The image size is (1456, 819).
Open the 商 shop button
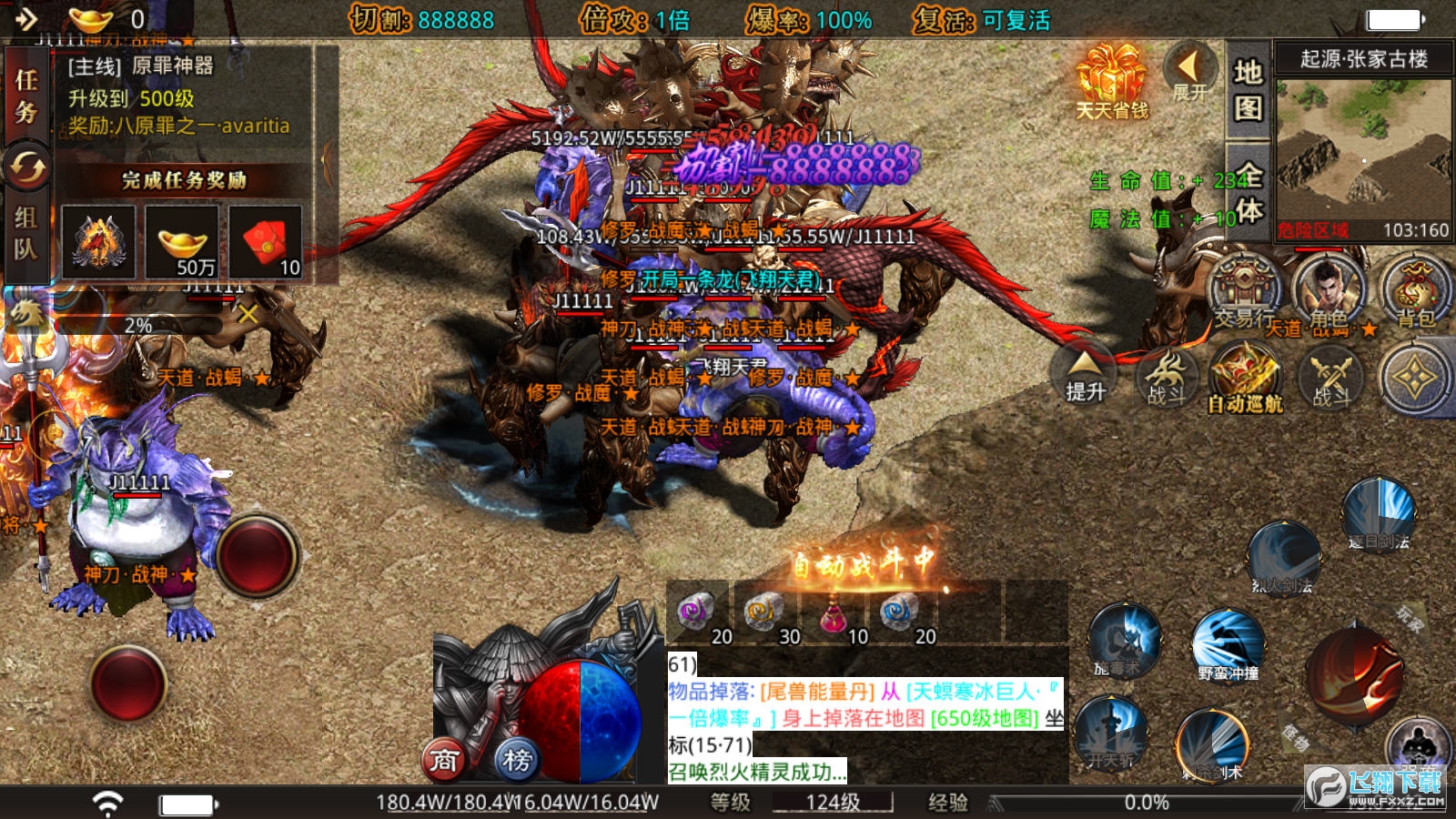443,759
